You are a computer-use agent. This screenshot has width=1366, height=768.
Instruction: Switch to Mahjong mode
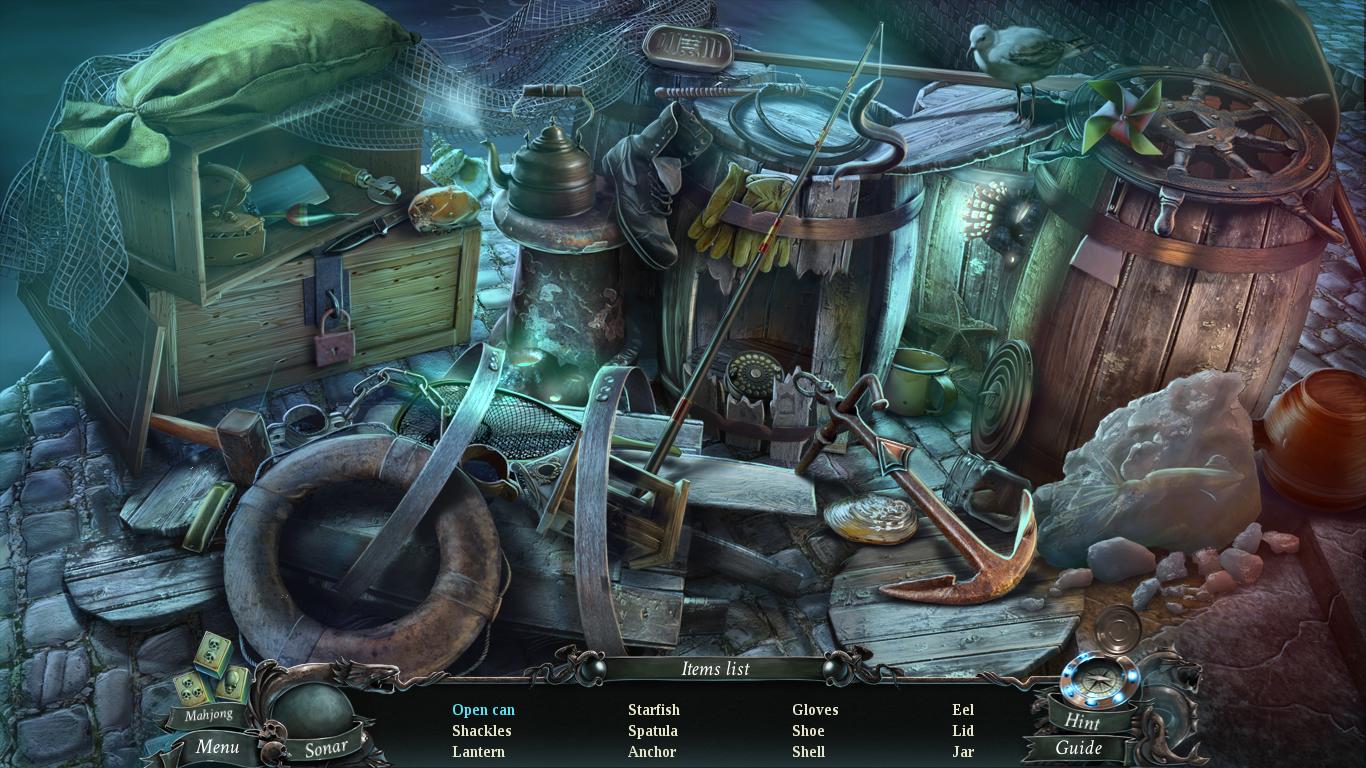click(x=208, y=714)
